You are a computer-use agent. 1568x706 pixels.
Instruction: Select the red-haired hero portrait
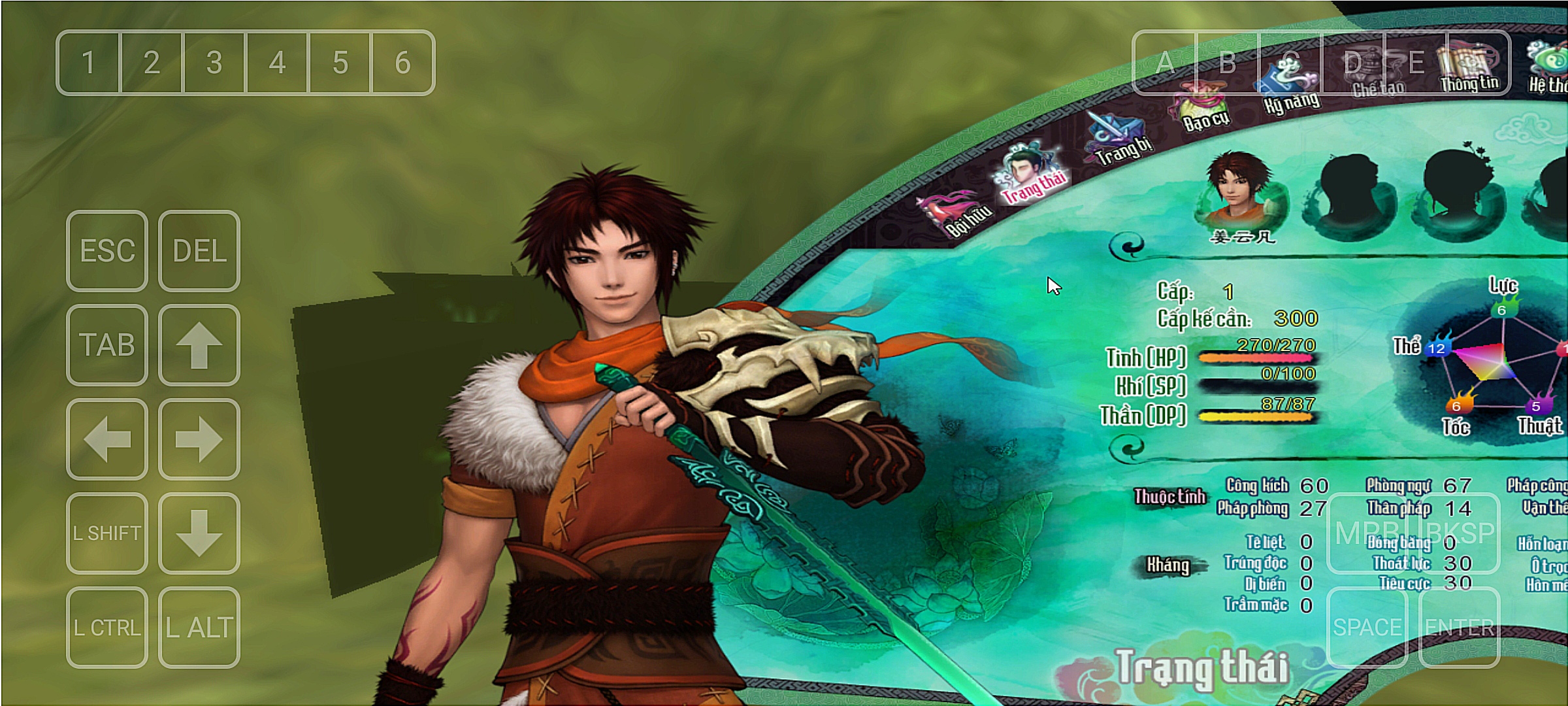(1239, 190)
